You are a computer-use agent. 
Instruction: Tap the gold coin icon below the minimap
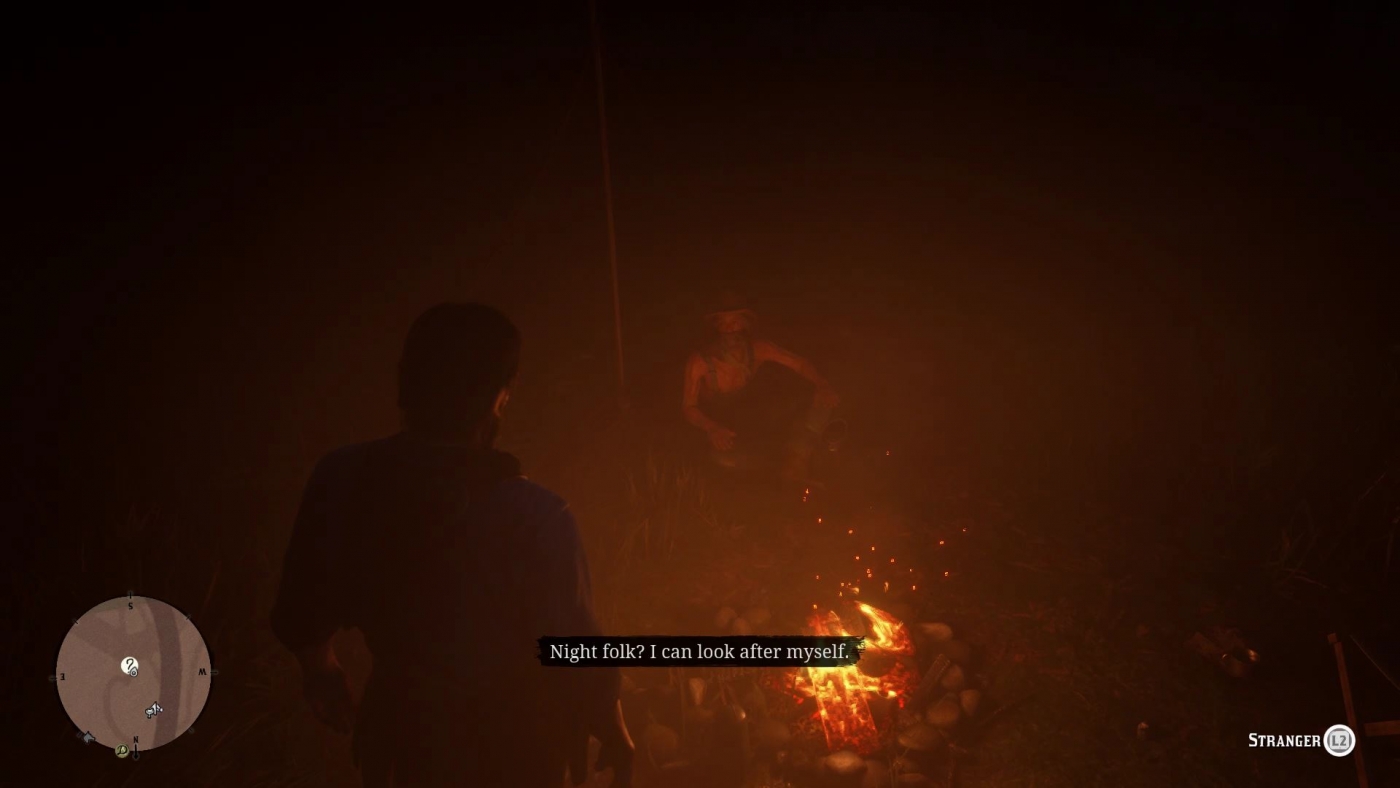point(122,750)
